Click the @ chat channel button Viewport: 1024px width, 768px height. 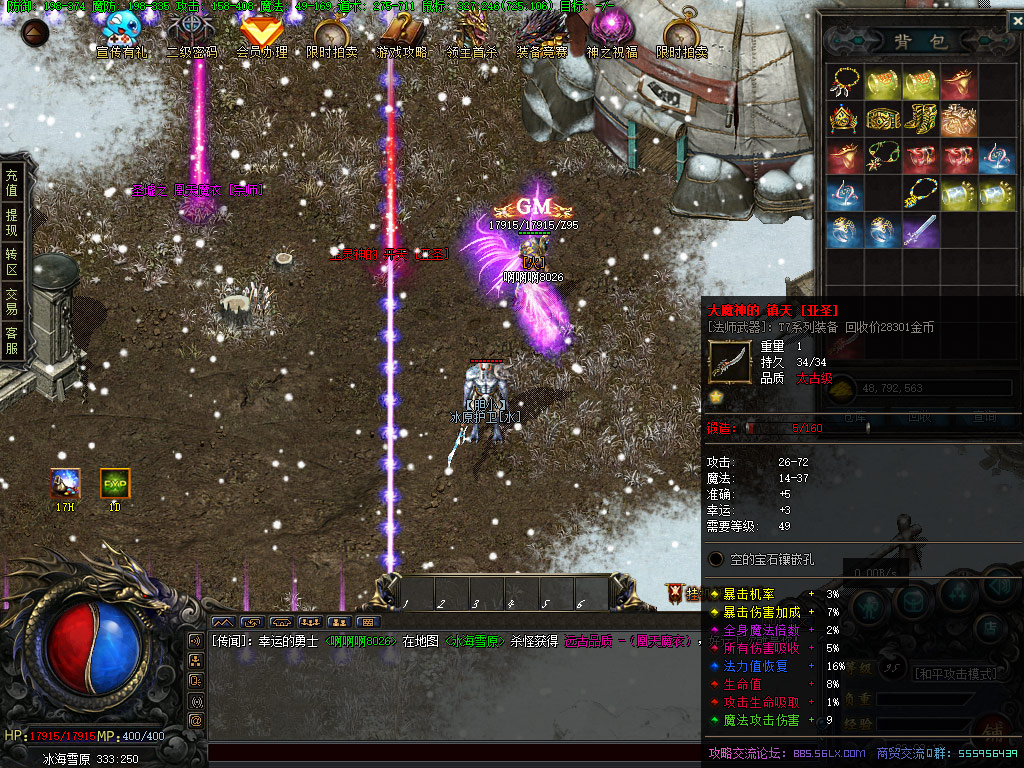tap(196, 720)
